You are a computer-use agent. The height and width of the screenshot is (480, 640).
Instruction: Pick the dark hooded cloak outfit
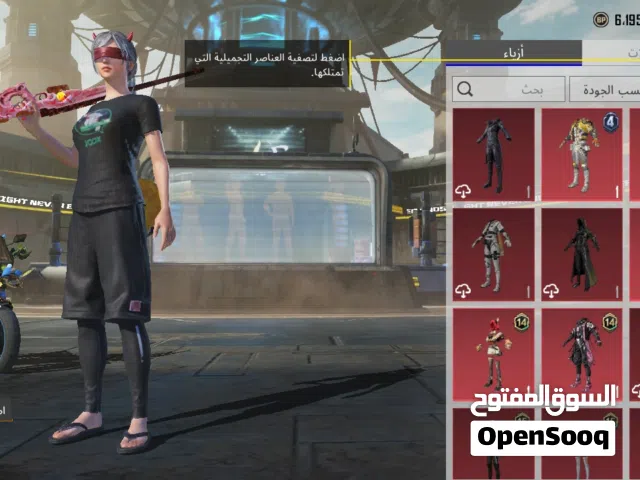(581, 251)
